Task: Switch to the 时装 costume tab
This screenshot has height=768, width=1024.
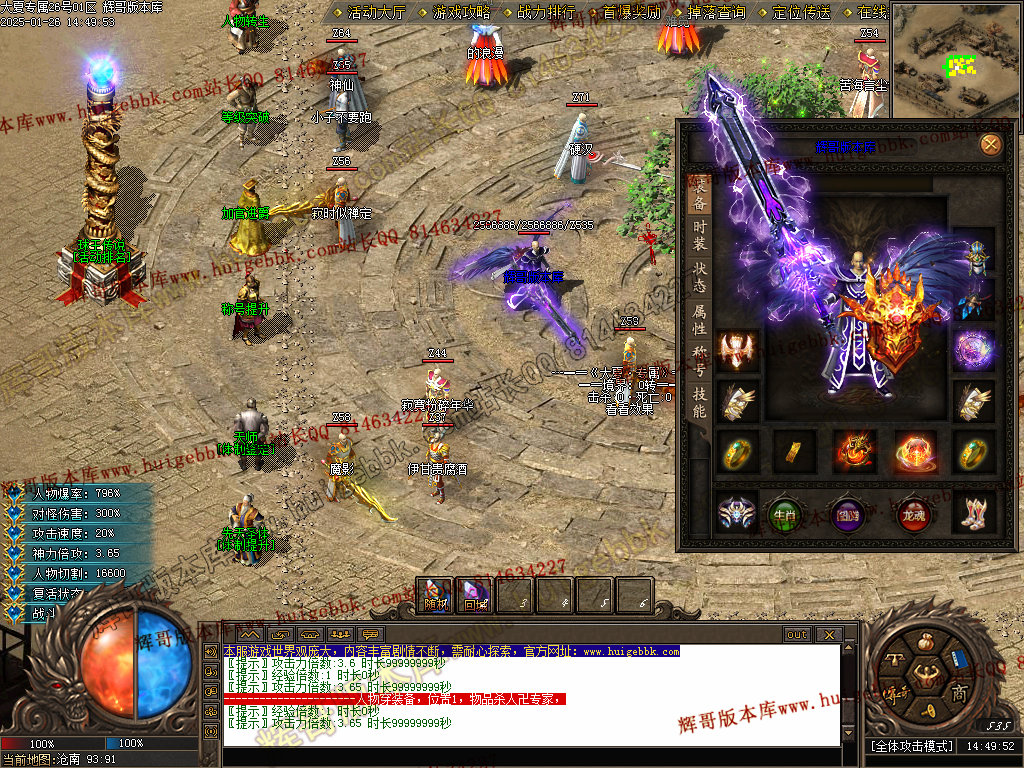Action: 700,235
